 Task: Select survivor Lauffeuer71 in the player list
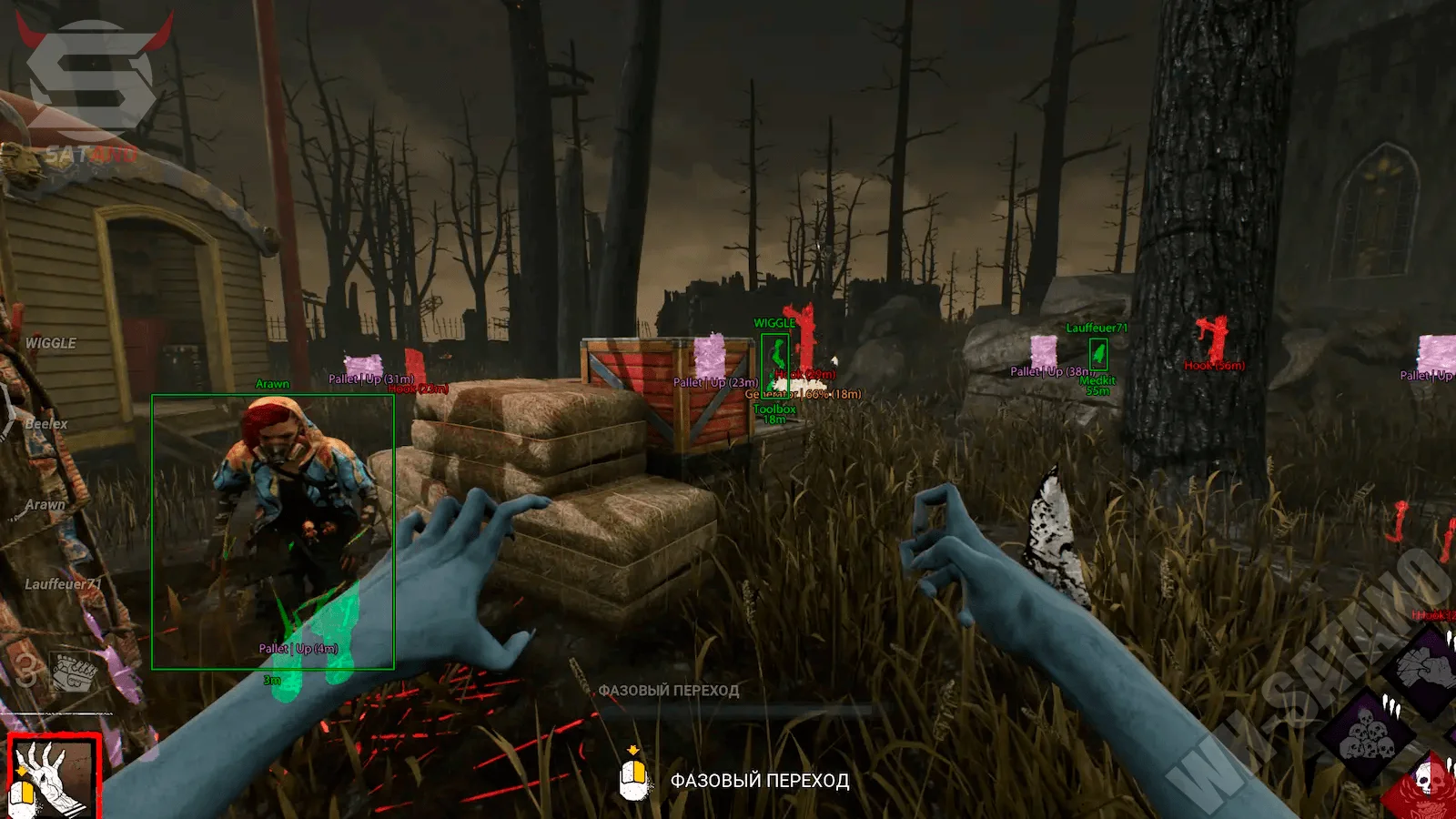tap(63, 584)
